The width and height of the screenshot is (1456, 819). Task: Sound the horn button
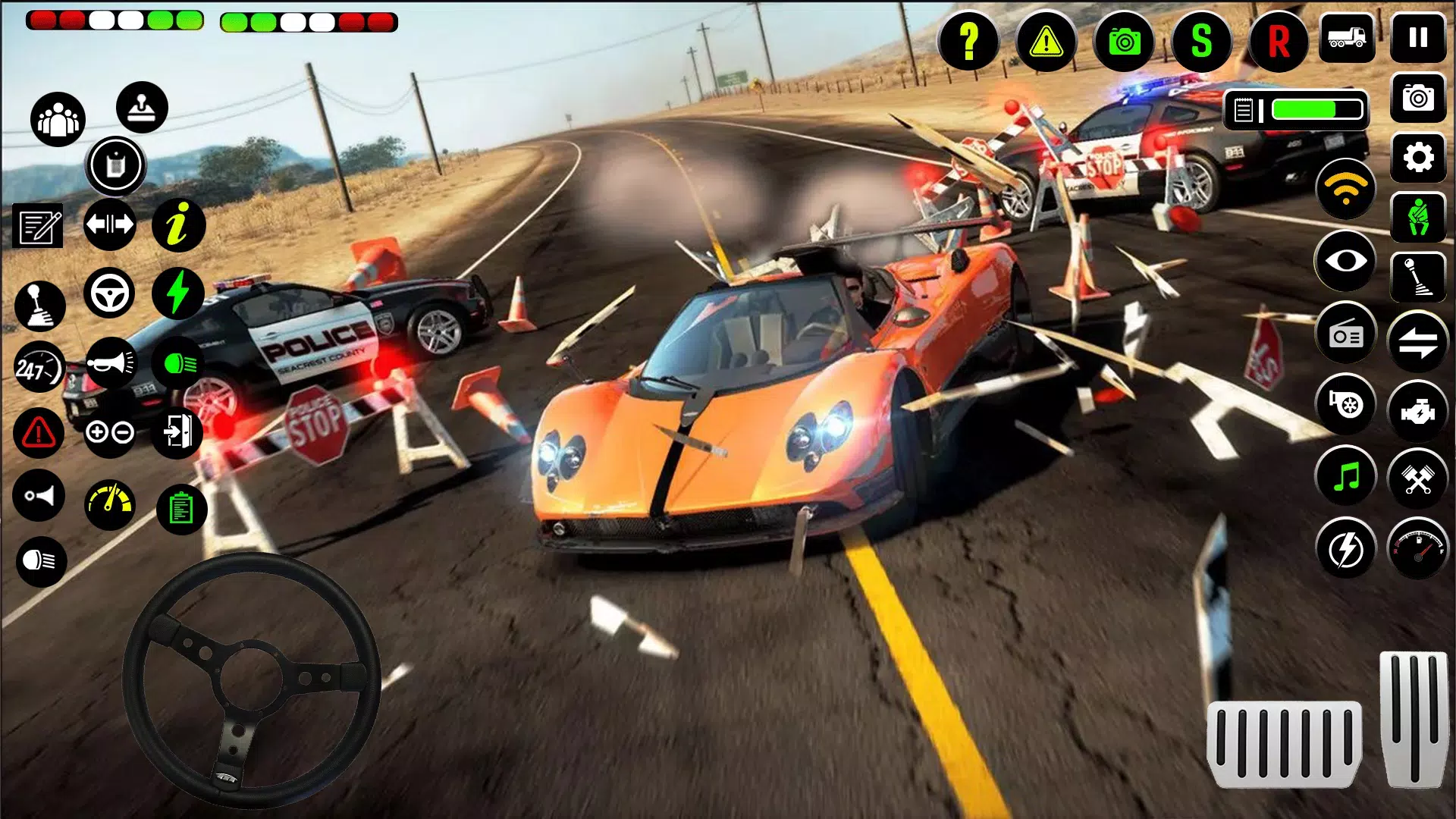(111, 363)
